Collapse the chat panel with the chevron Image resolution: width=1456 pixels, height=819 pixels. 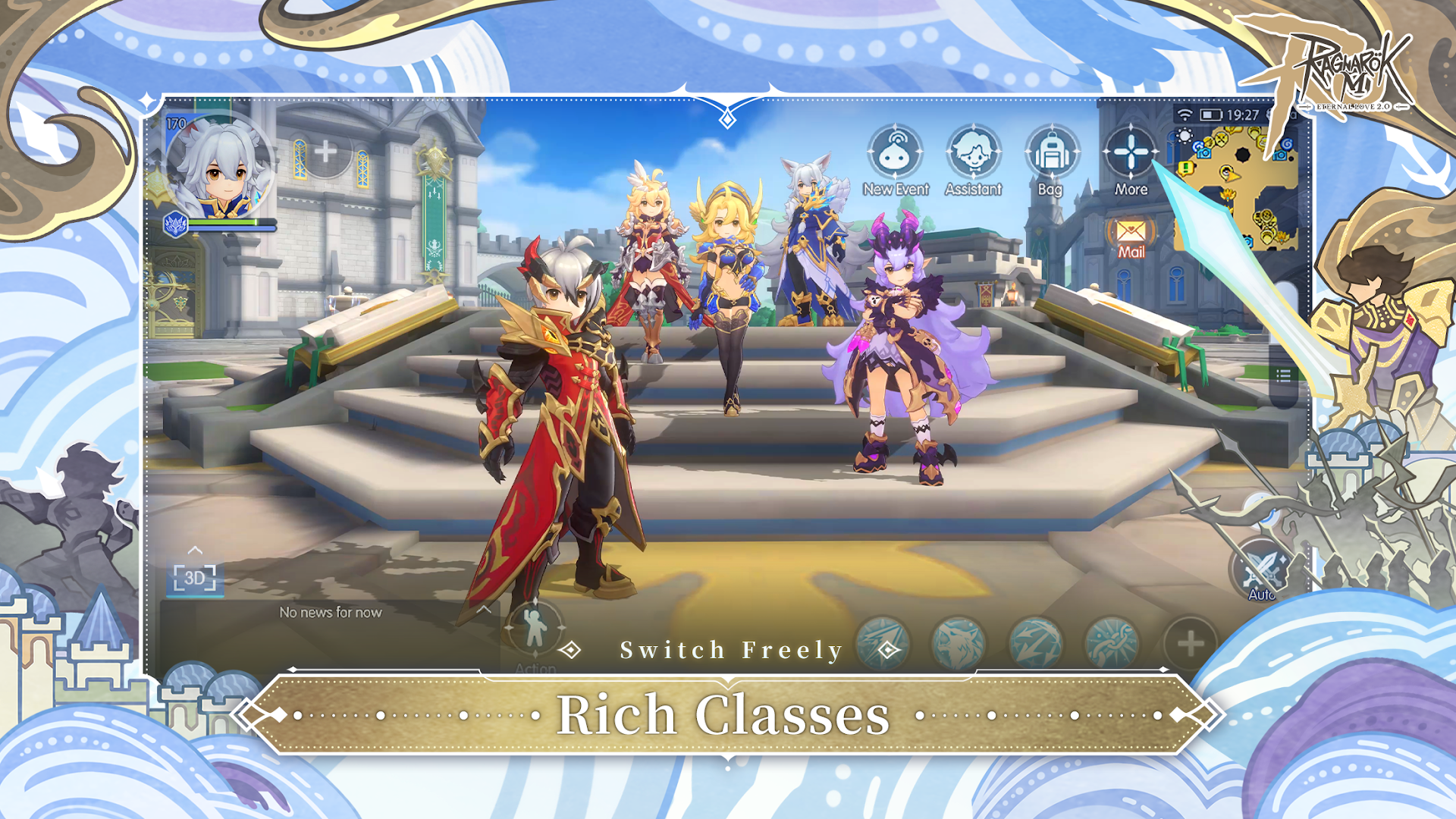196,550
